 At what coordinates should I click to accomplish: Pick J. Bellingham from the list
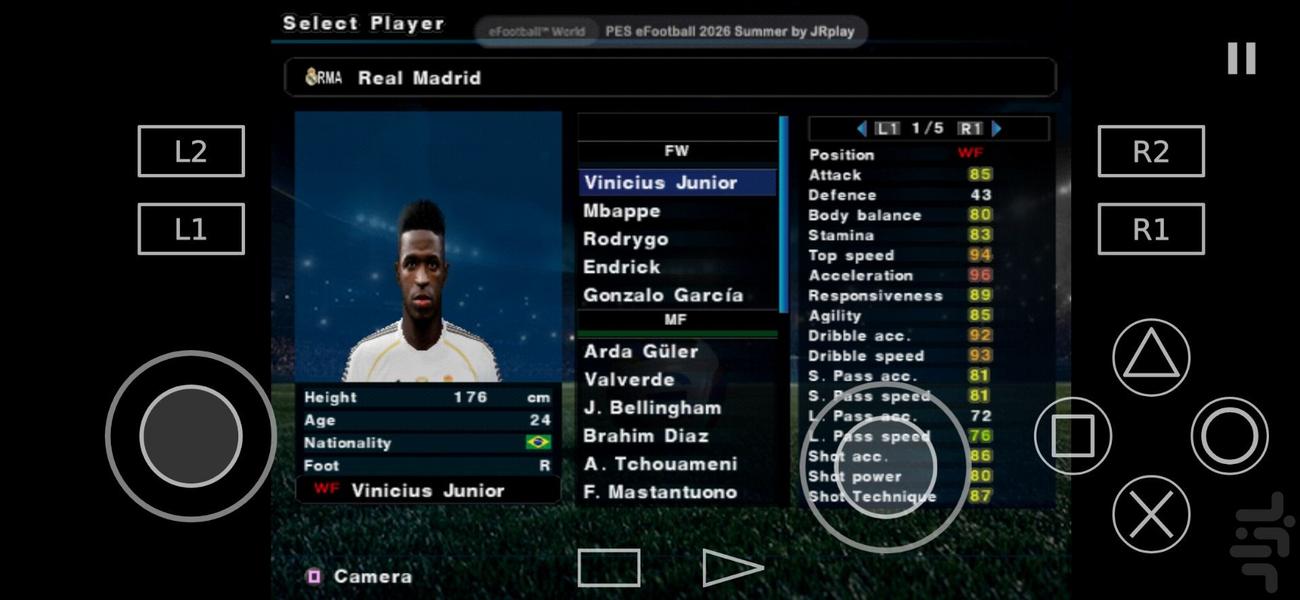[x=652, y=408]
